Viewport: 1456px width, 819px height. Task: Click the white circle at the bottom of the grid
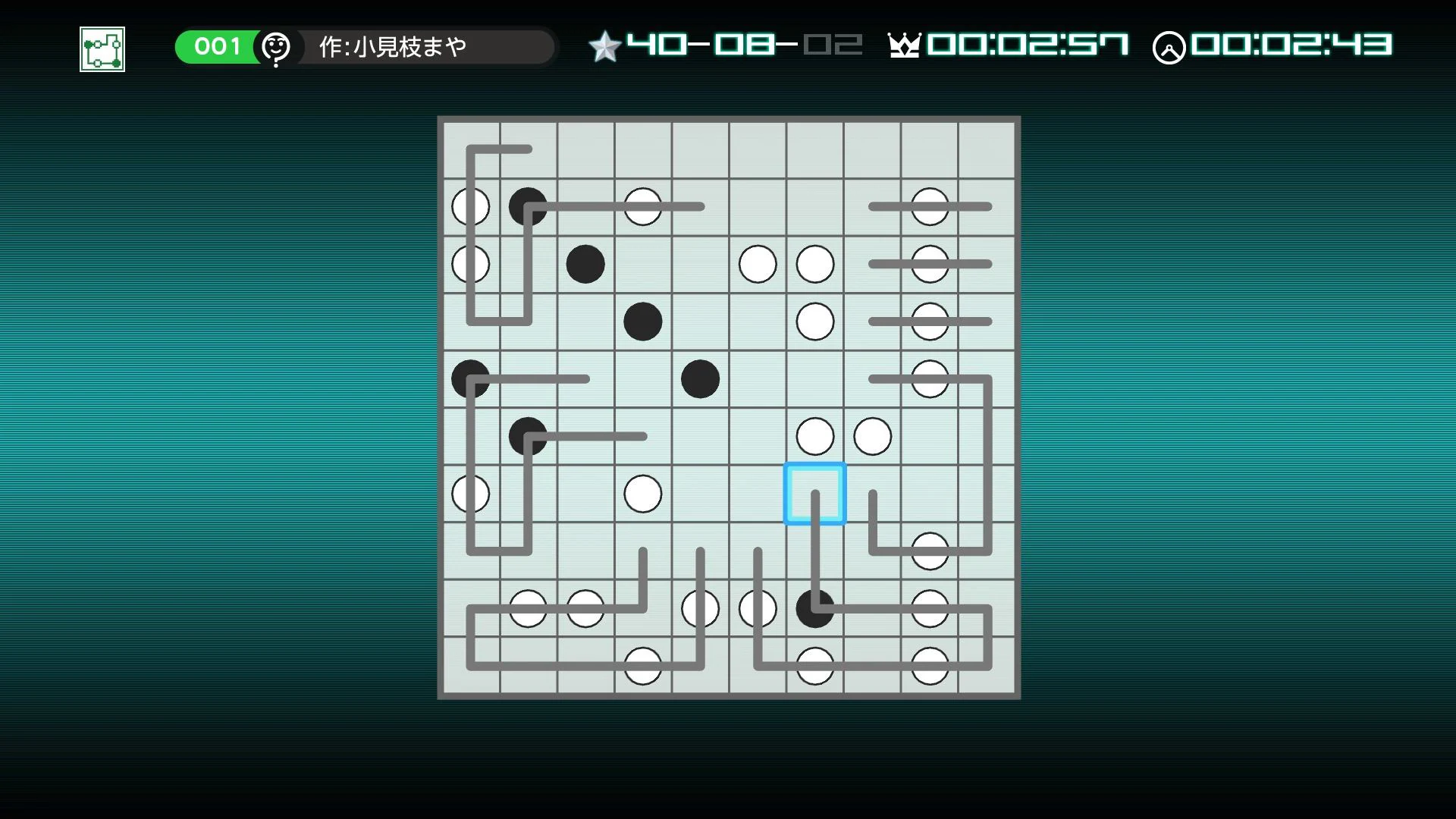point(642,665)
